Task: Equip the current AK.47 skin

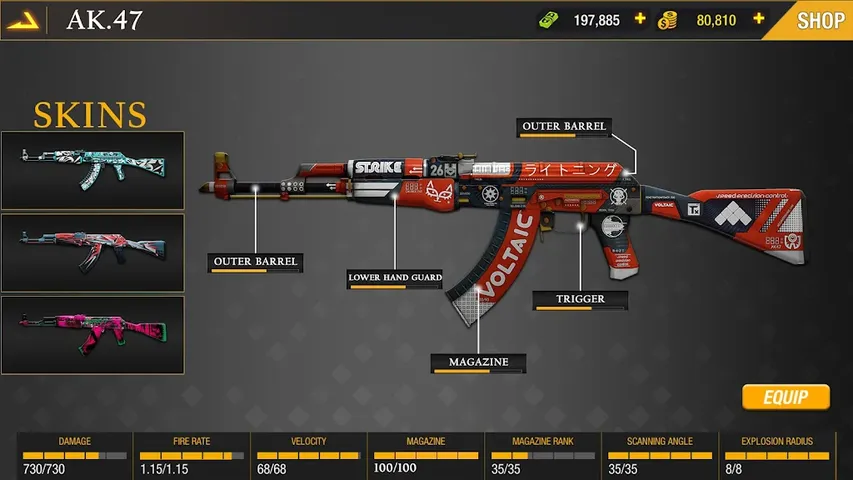Action: pos(786,397)
